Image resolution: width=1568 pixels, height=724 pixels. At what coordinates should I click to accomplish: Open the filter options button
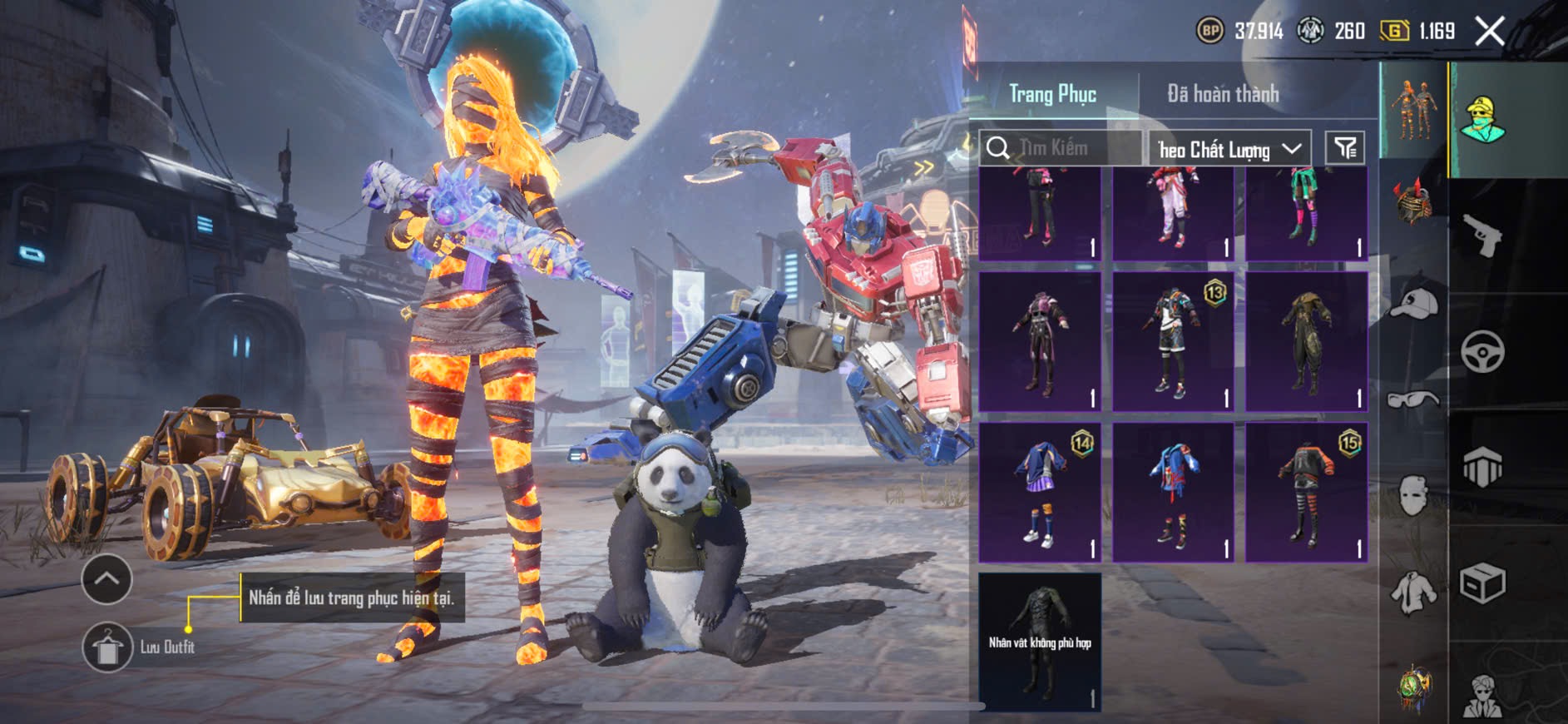pos(1344,148)
